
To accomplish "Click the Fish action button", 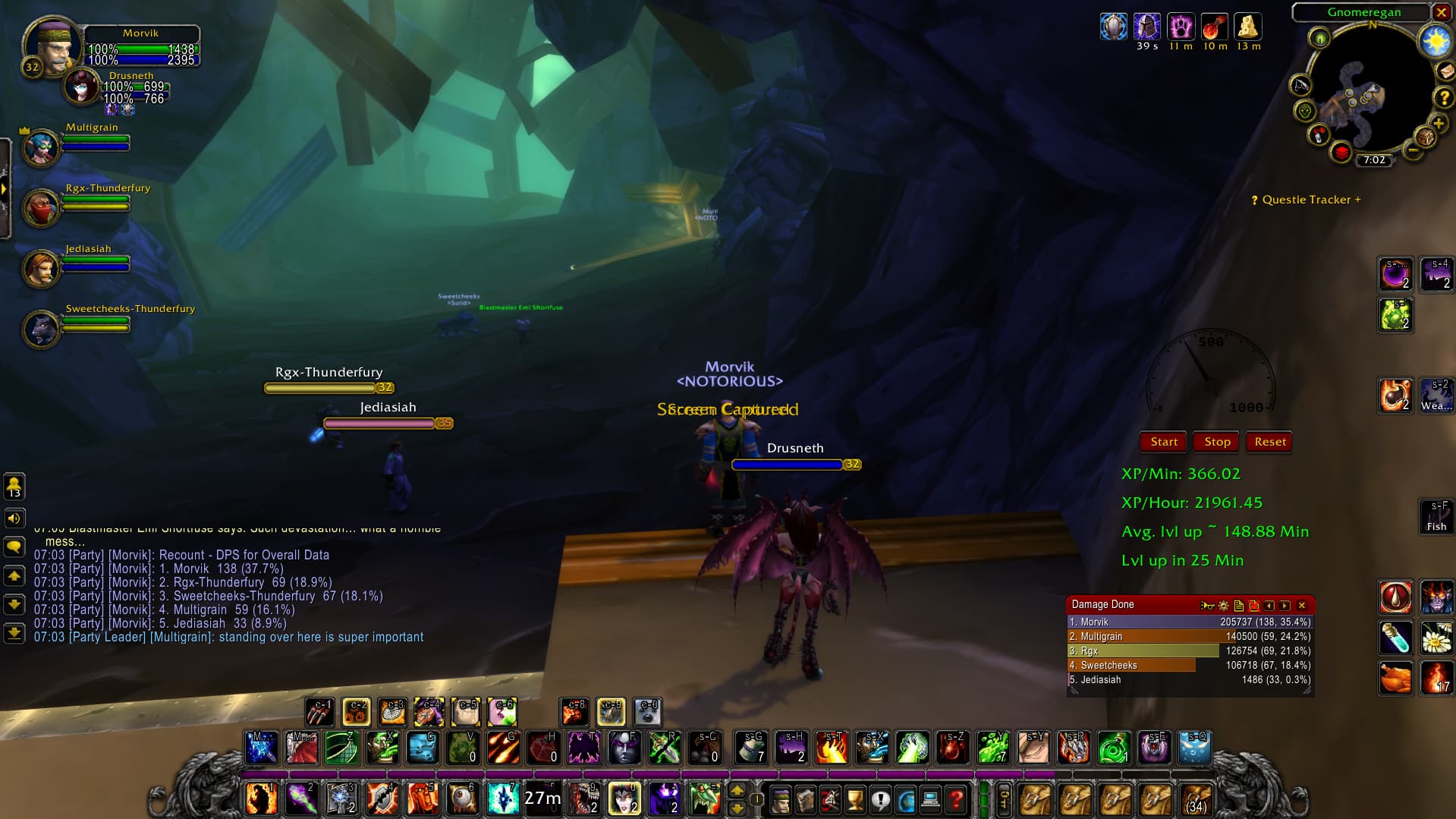I will [x=1436, y=517].
